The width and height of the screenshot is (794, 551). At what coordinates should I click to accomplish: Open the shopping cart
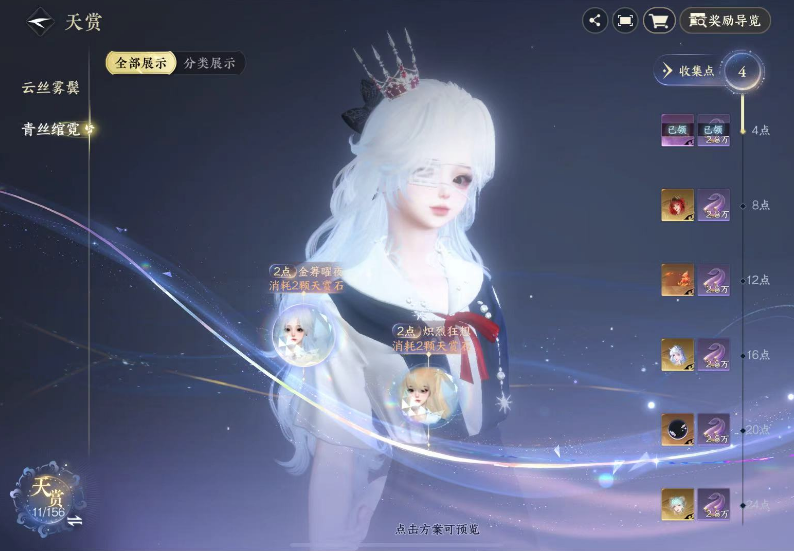pos(658,20)
